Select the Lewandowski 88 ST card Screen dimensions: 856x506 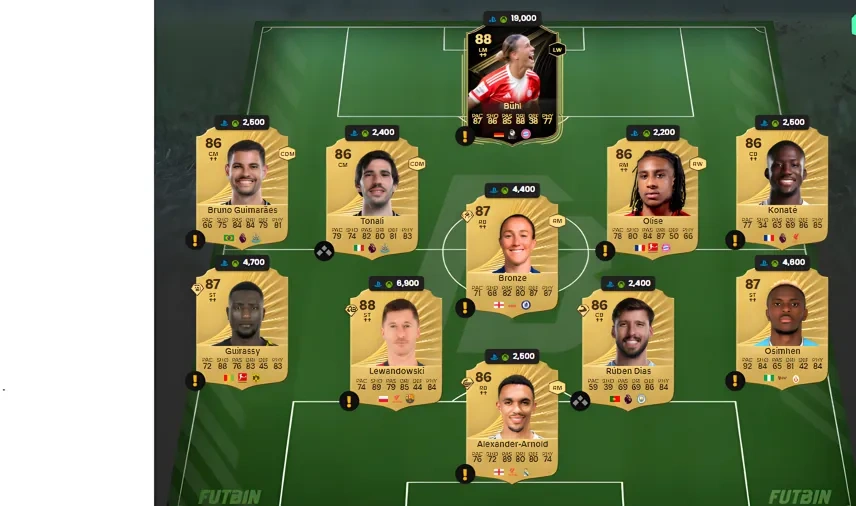pyautogui.click(x=396, y=346)
